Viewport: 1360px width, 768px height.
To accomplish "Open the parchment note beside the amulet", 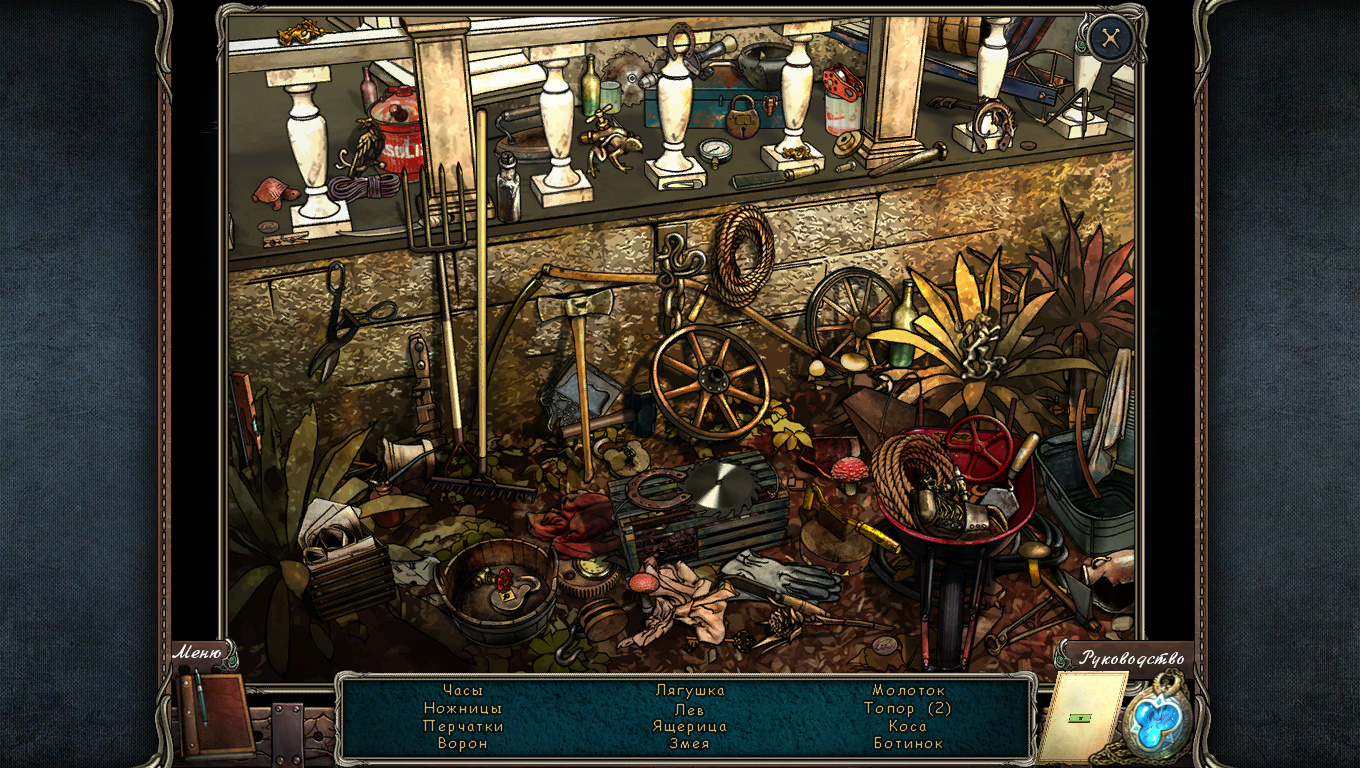I will 1079,716.
